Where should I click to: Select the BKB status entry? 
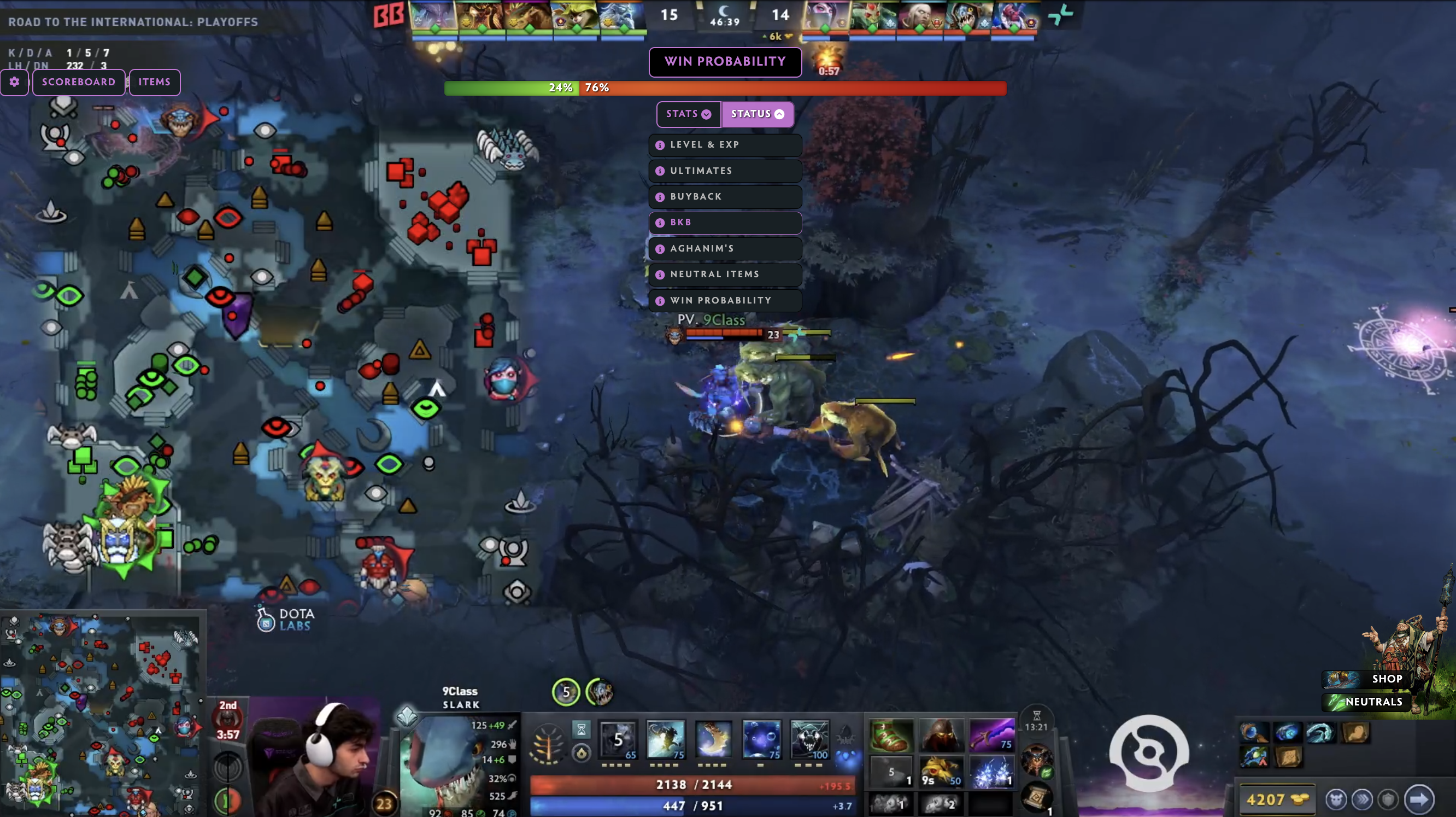click(725, 223)
